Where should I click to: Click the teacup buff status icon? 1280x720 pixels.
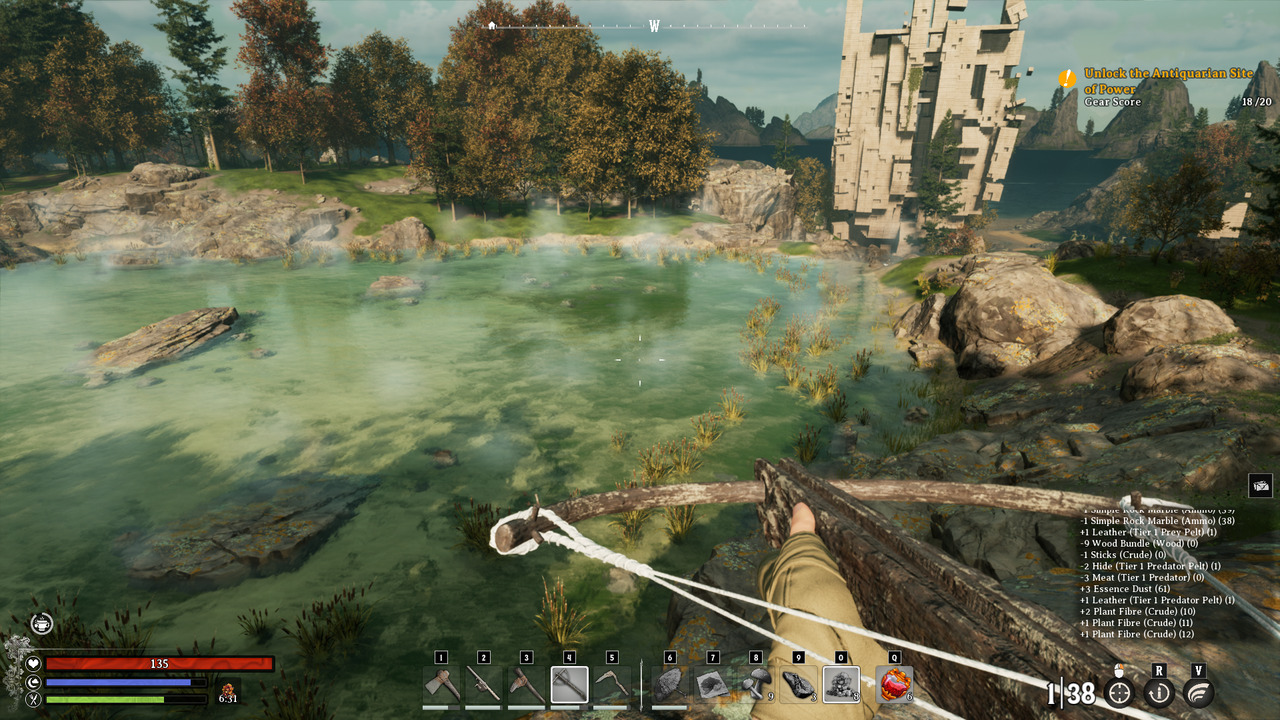coord(41,623)
